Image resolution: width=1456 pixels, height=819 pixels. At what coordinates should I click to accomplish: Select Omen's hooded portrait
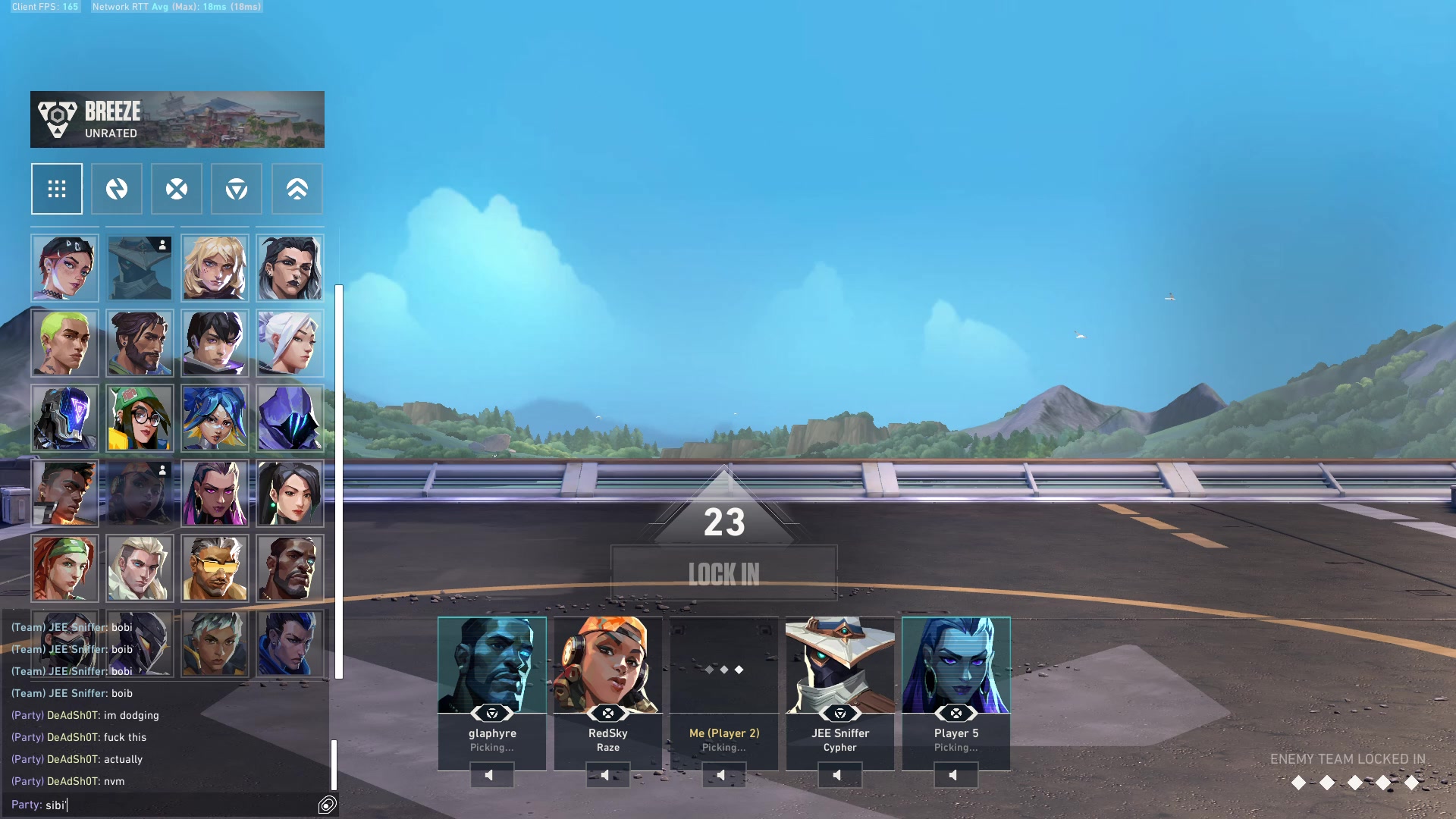coord(290,418)
